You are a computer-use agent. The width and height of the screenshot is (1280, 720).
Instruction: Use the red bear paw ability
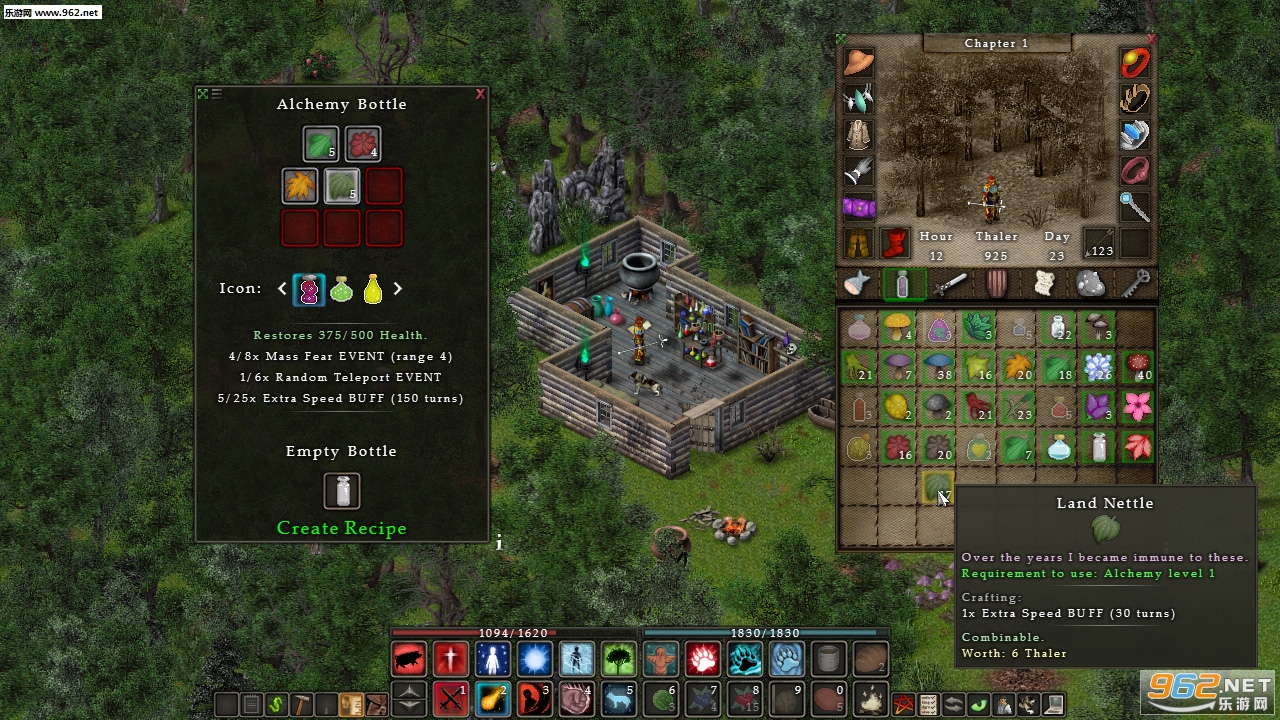pos(703,659)
